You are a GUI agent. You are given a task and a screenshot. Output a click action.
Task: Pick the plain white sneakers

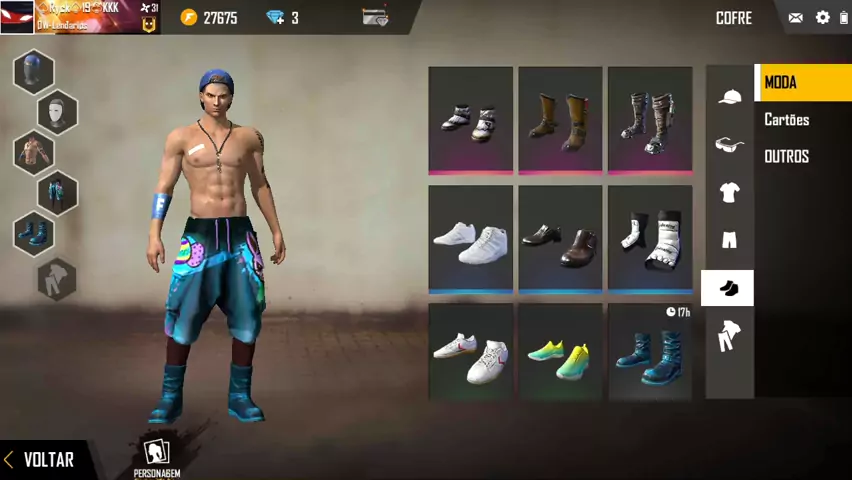[470, 240]
